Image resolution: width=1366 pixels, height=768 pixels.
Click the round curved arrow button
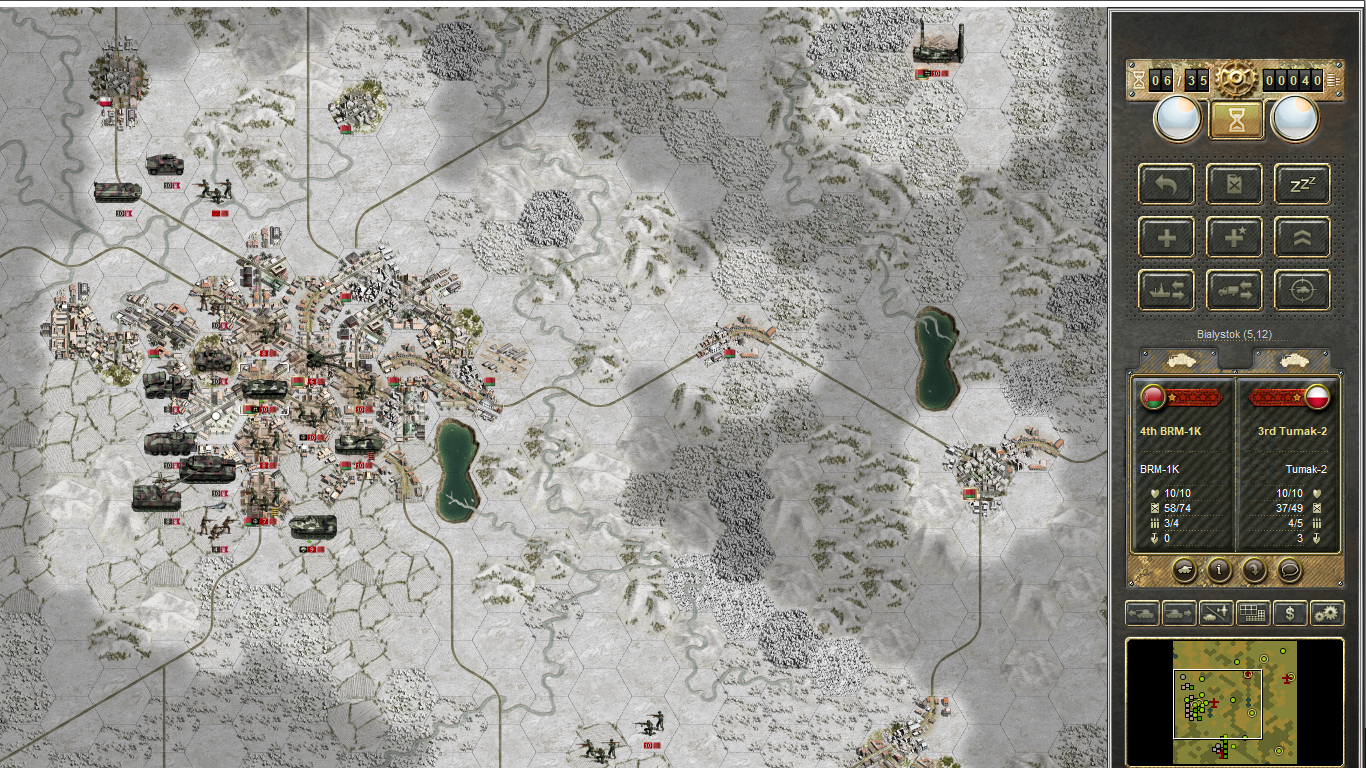point(1254,570)
